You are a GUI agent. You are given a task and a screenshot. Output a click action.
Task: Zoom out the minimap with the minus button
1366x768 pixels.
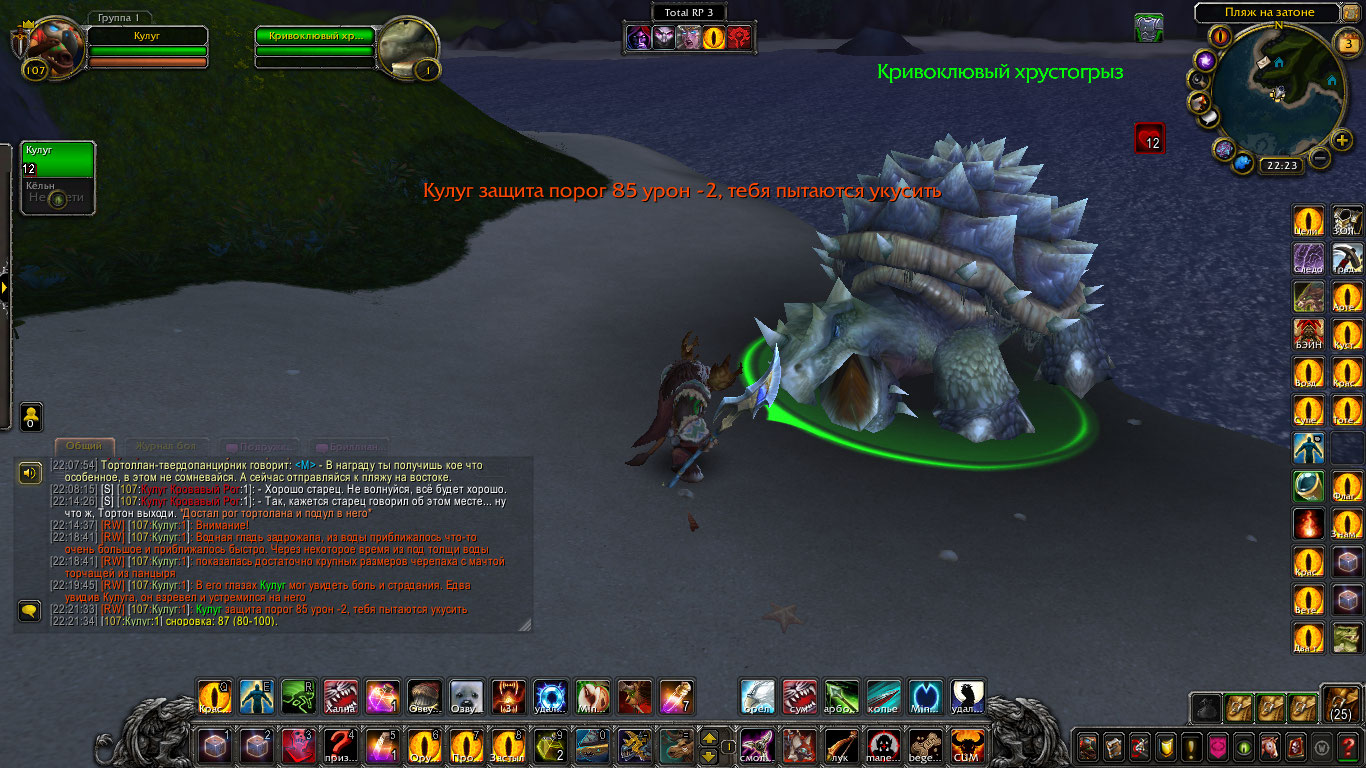click(1320, 158)
